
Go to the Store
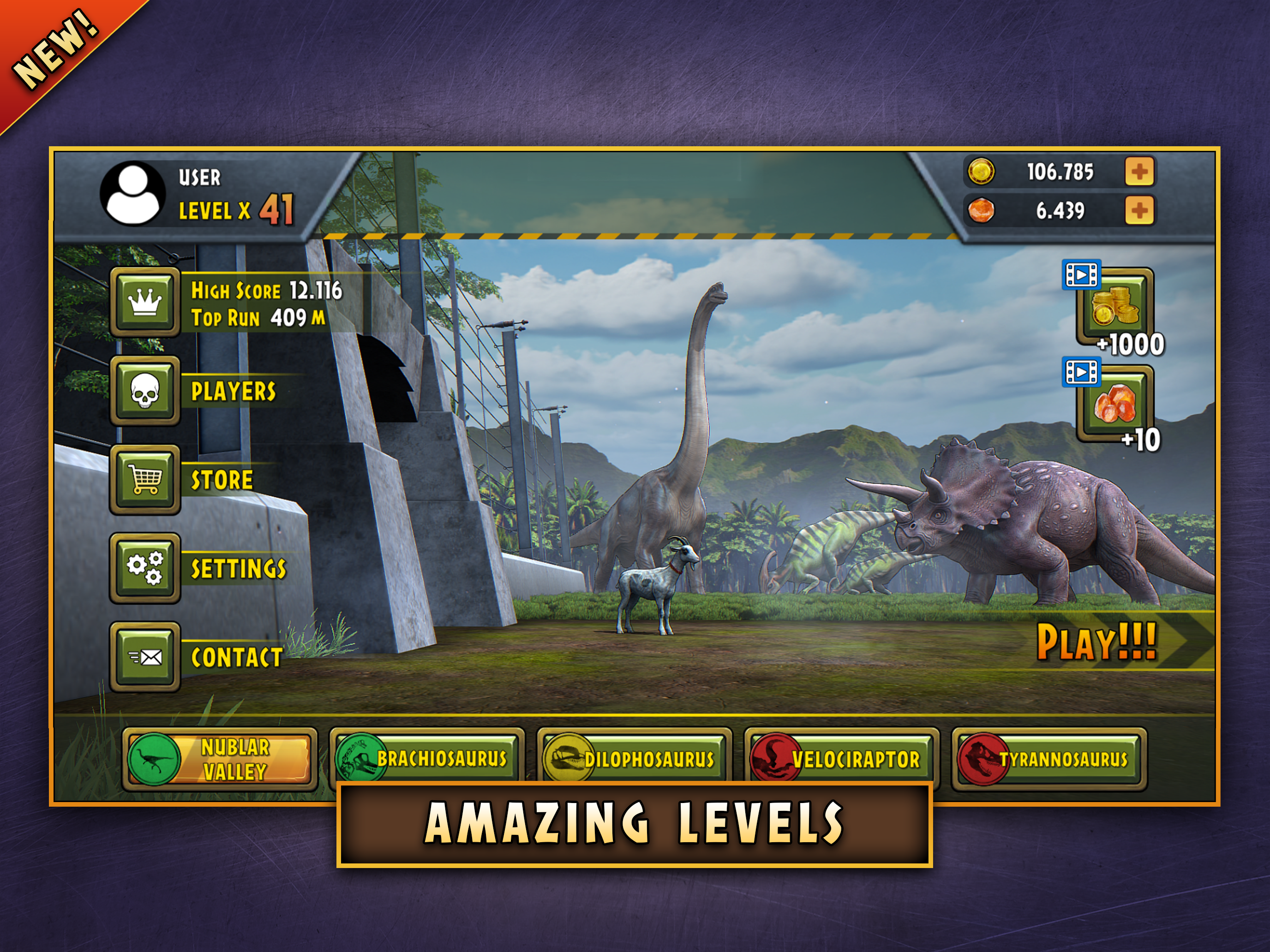coord(145,480)
